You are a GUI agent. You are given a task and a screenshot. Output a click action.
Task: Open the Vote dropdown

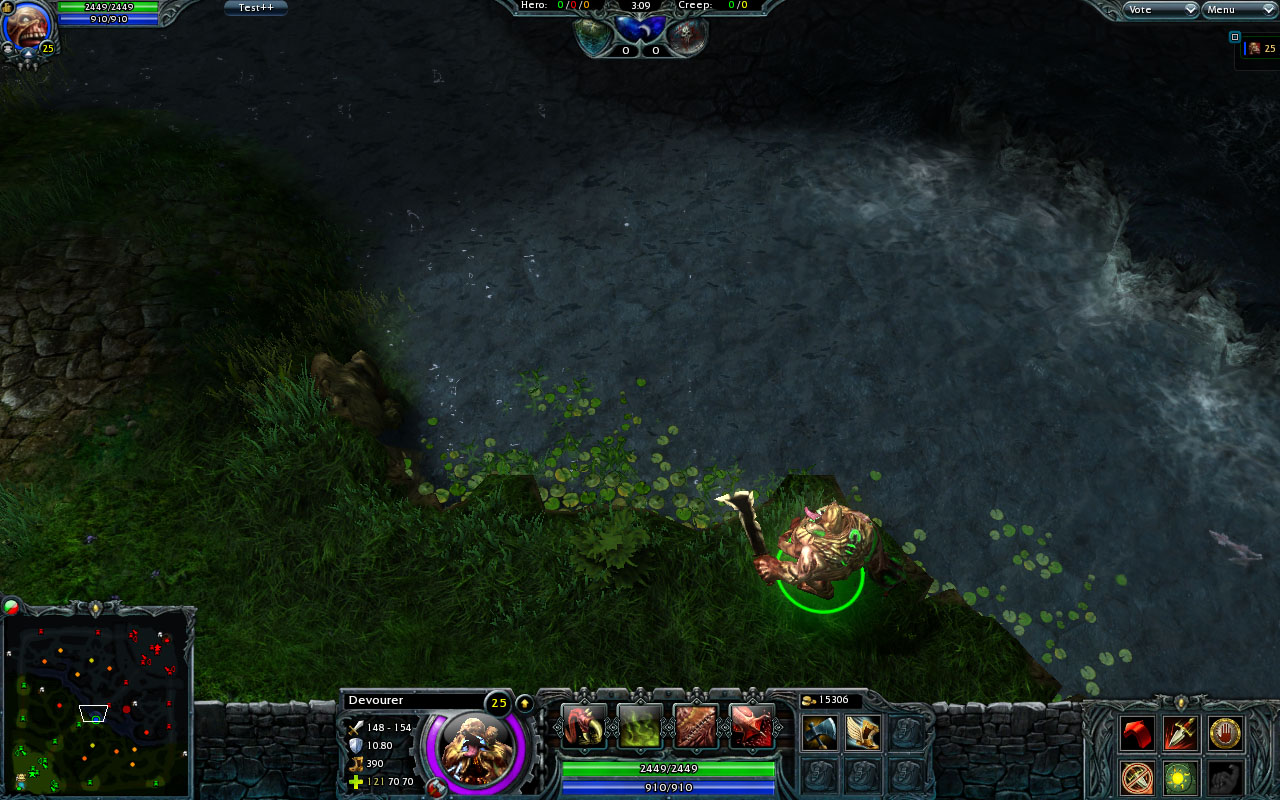tap(1160, 9)
